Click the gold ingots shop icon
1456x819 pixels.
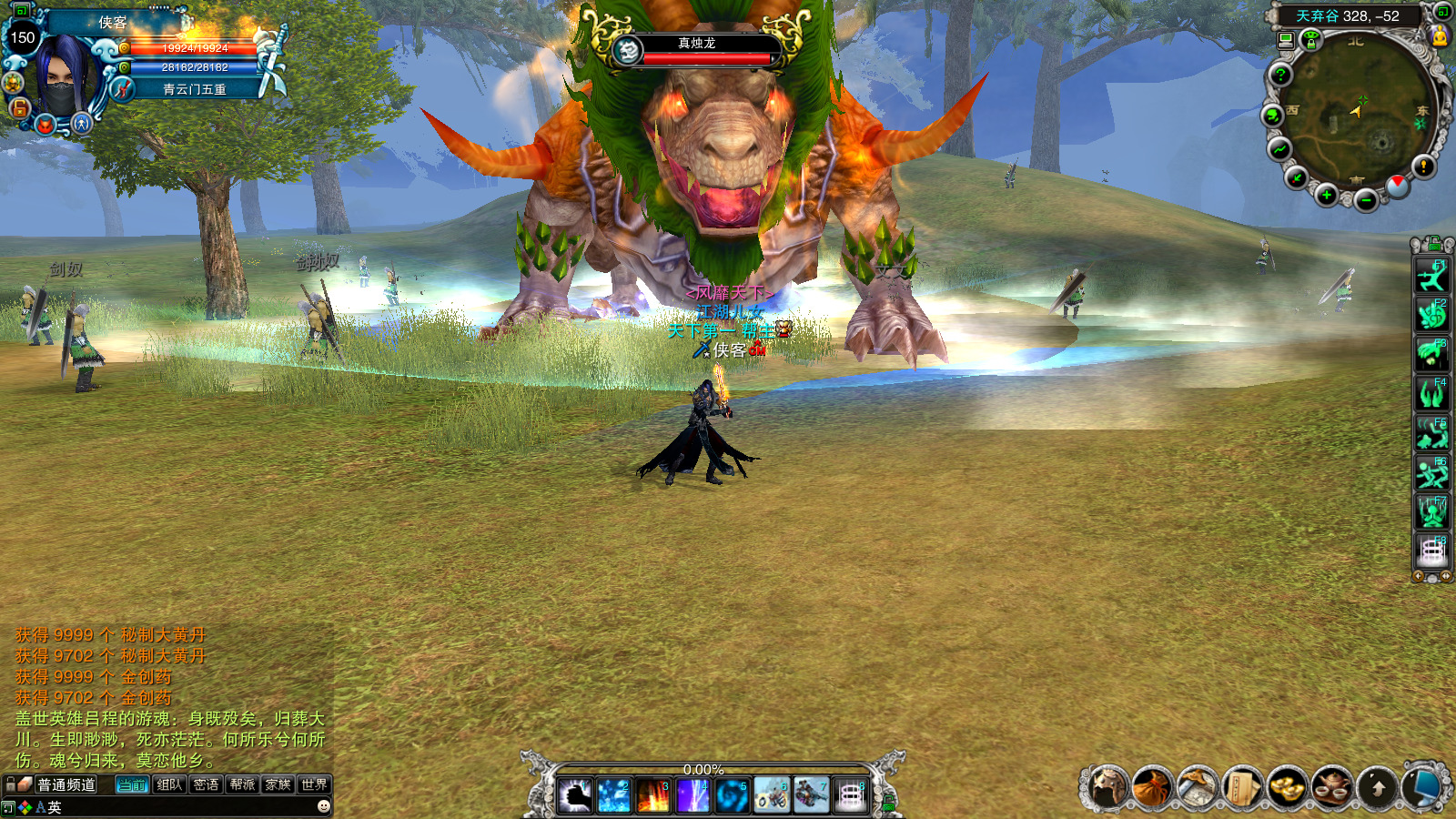click(x=1287, y=787)
